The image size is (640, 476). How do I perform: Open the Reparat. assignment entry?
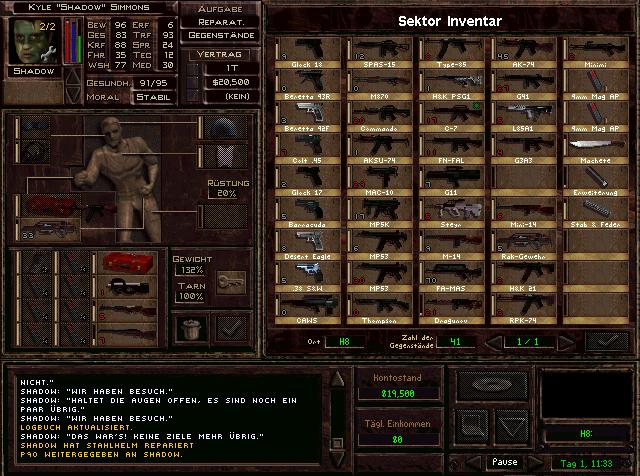[x=221, y=21]
